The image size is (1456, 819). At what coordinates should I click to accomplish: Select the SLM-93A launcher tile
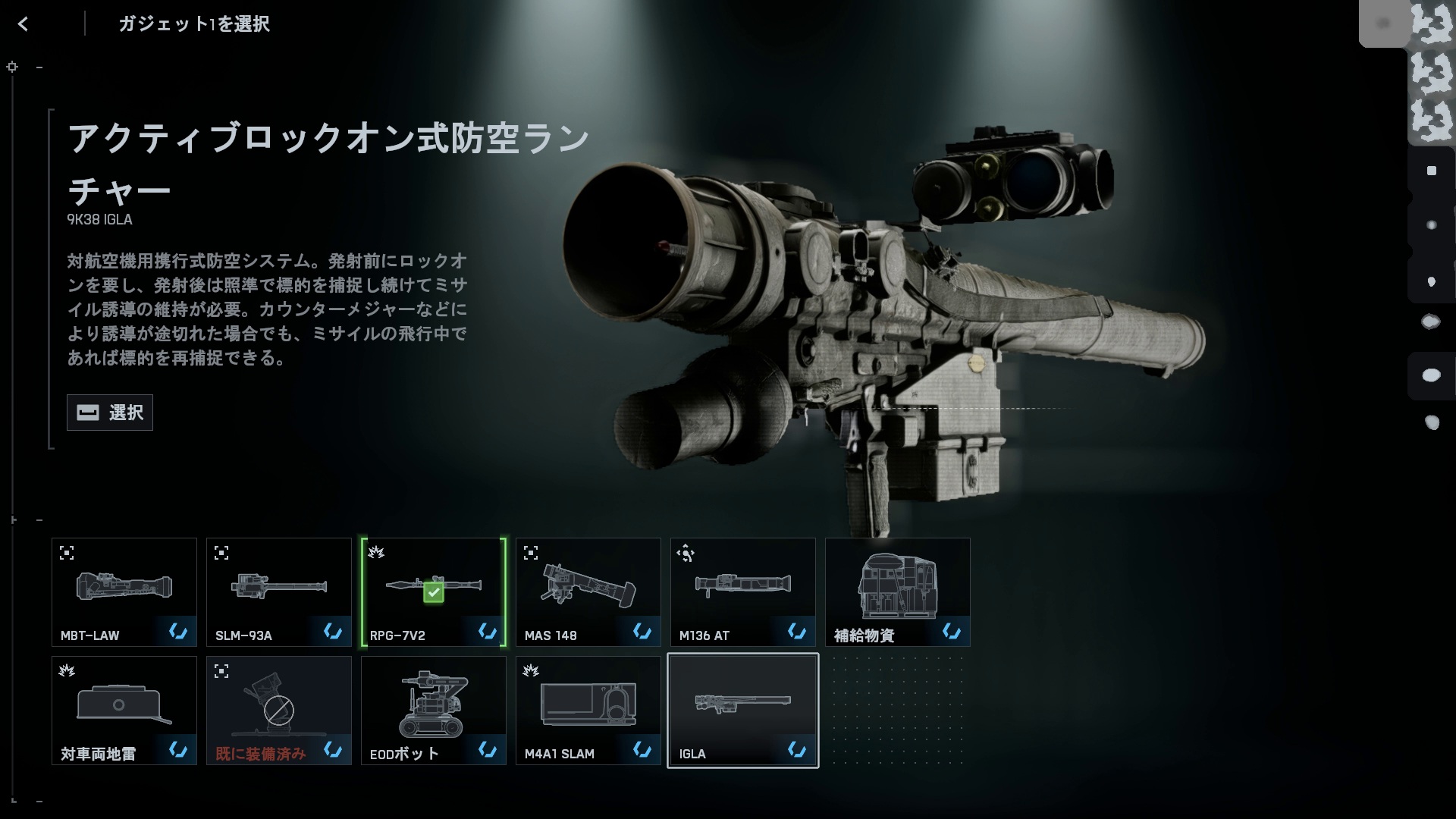click(x=279, y=592)
